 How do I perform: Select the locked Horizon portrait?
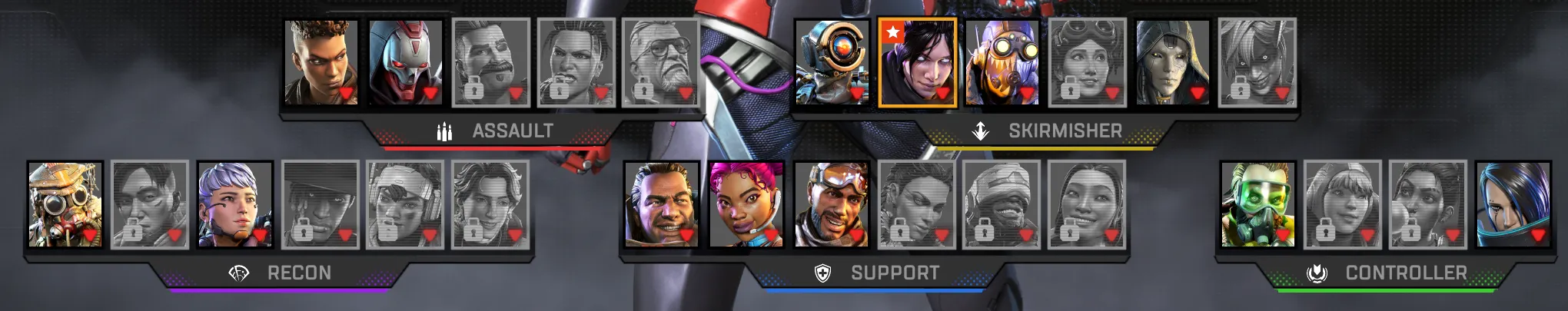[x=1088, y=63]
